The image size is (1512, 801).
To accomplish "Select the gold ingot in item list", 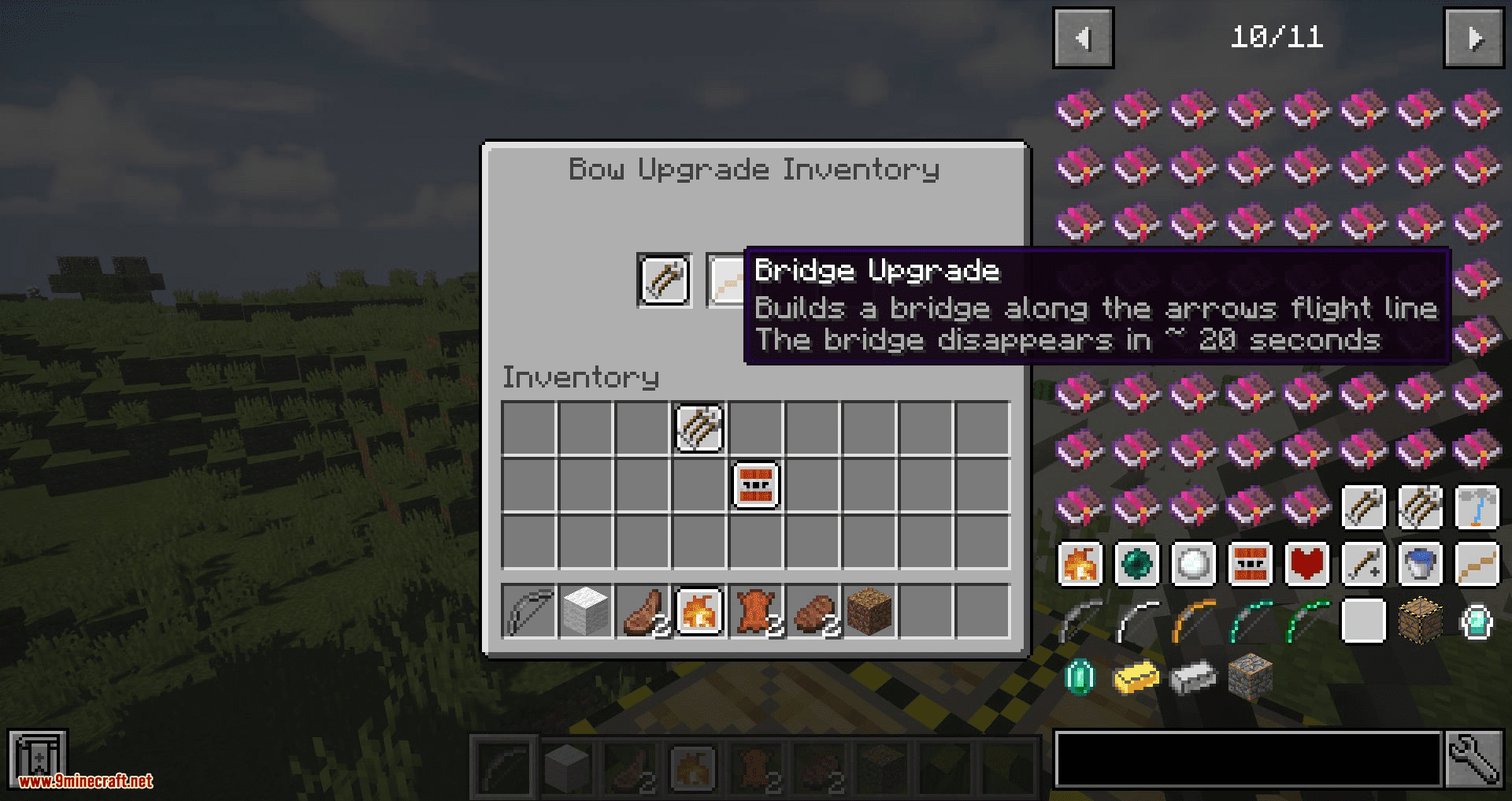I will pos(1136,678).
